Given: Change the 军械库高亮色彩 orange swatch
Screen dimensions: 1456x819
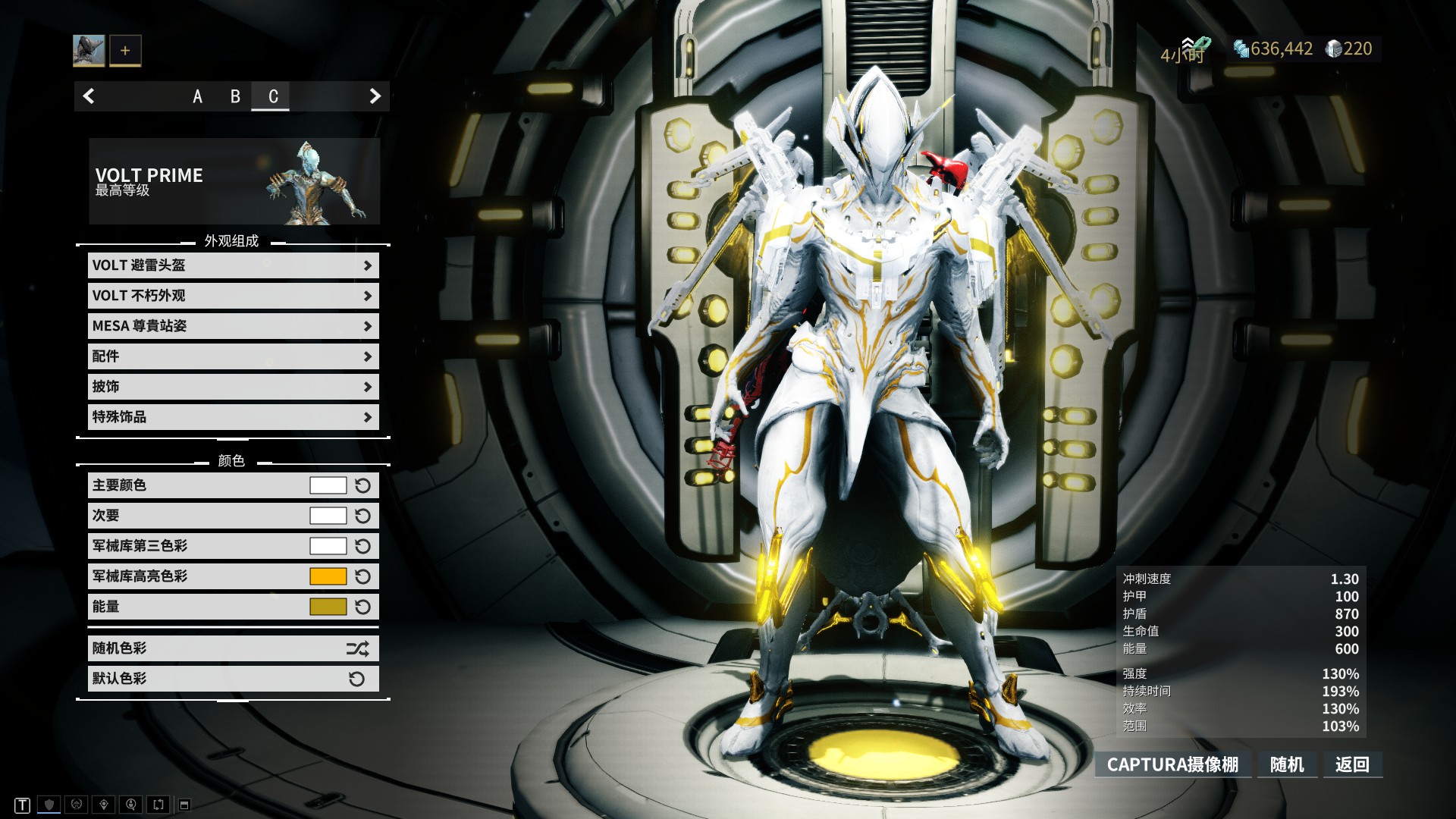Looking at the screenshot, I should [328, 576].
